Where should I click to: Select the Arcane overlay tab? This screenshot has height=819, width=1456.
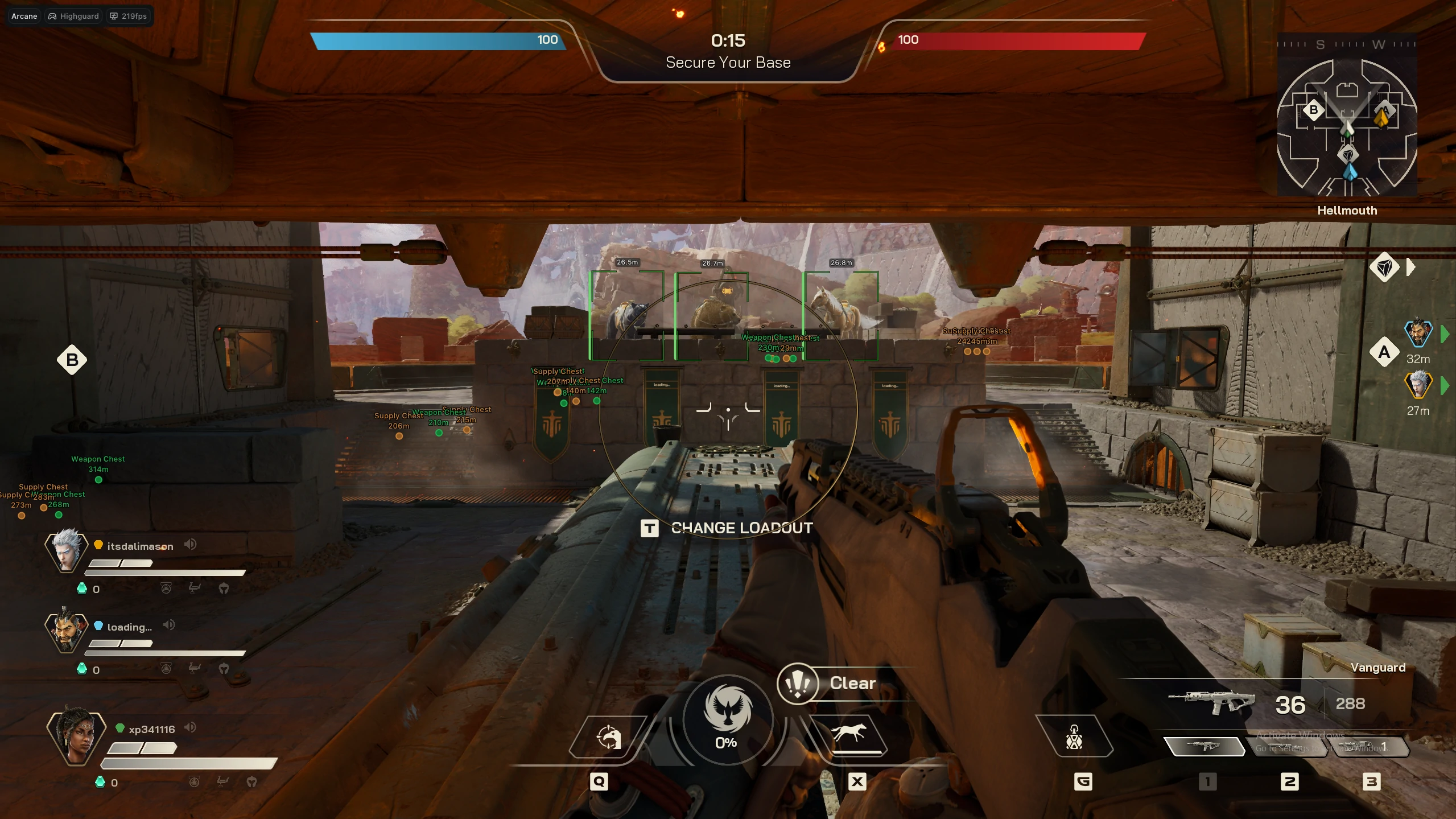[24, 16]
